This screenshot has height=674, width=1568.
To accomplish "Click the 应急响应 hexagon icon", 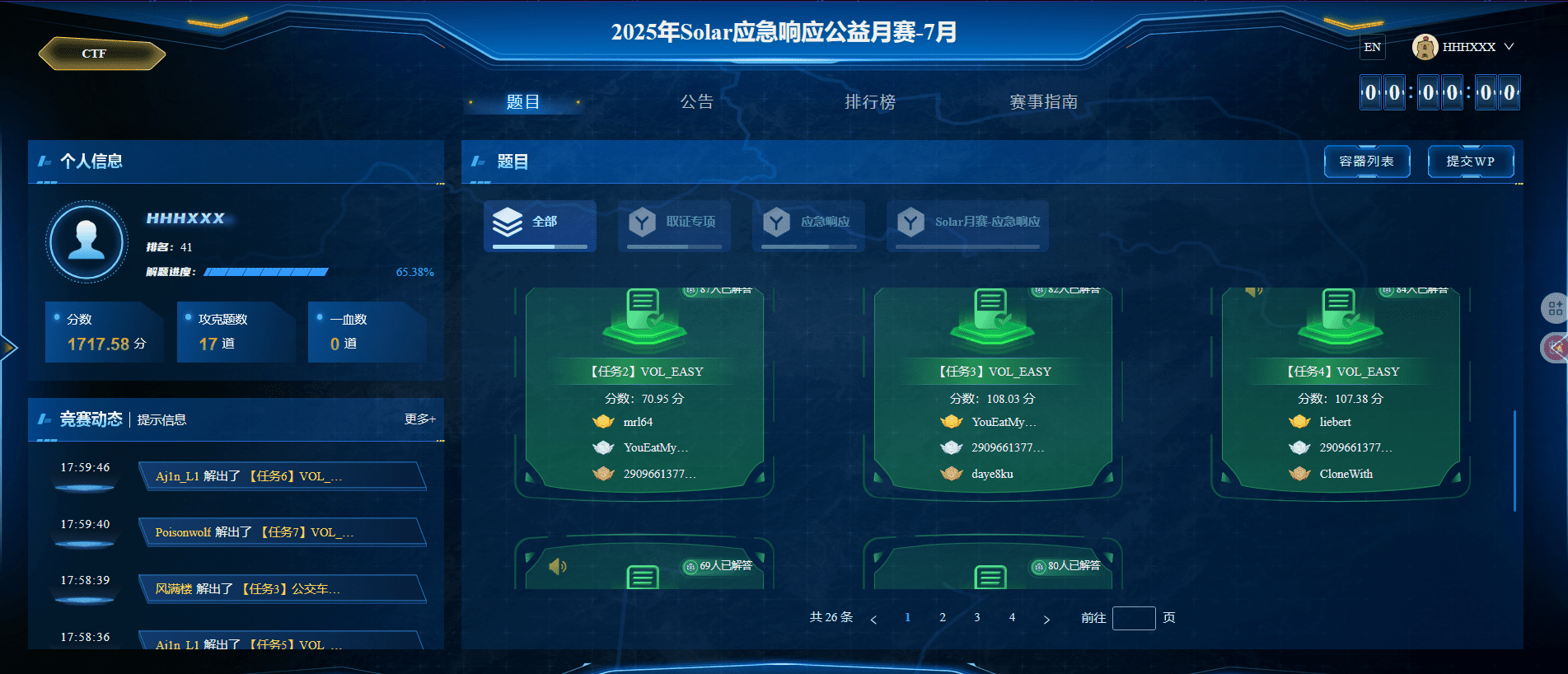I will (x=778, y=222).
